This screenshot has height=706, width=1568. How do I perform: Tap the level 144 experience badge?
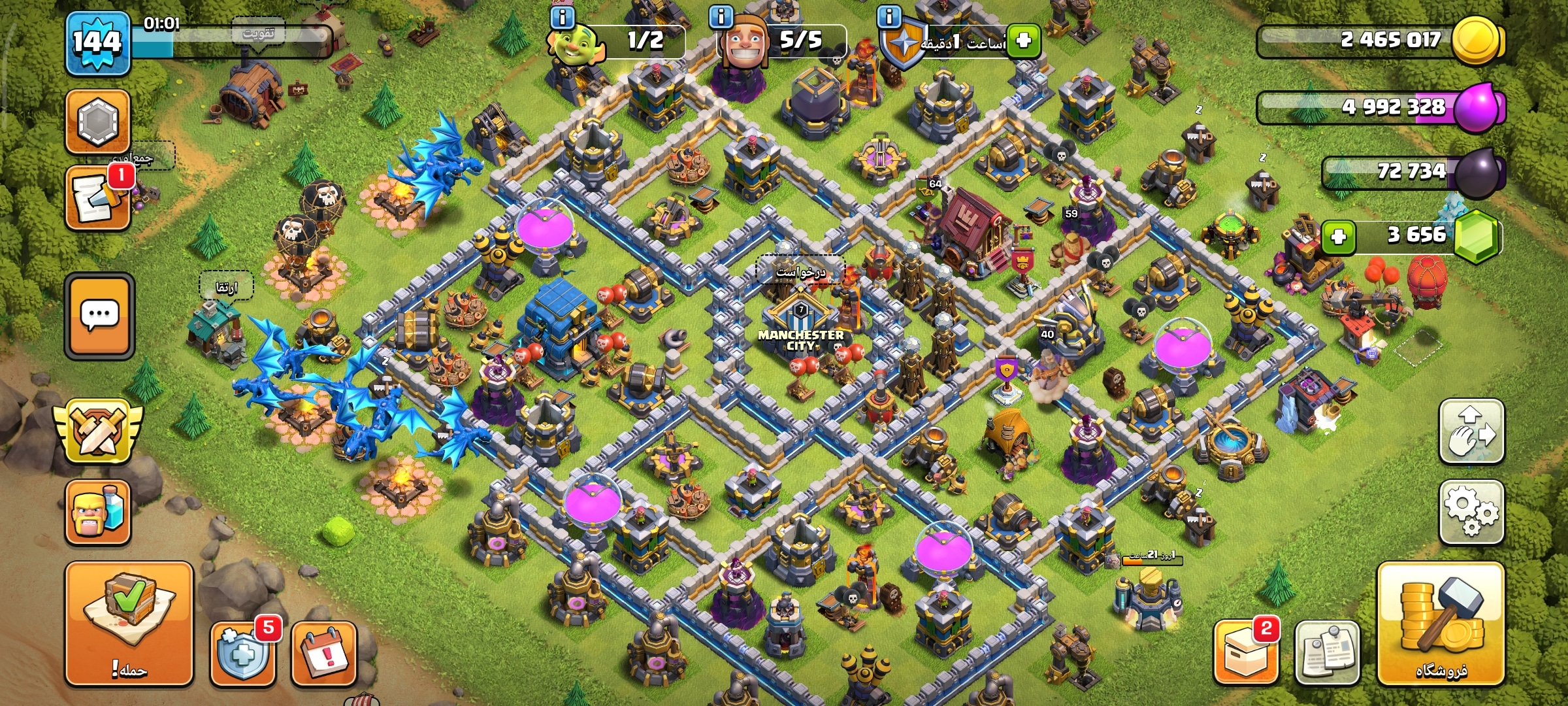[97, 43]
